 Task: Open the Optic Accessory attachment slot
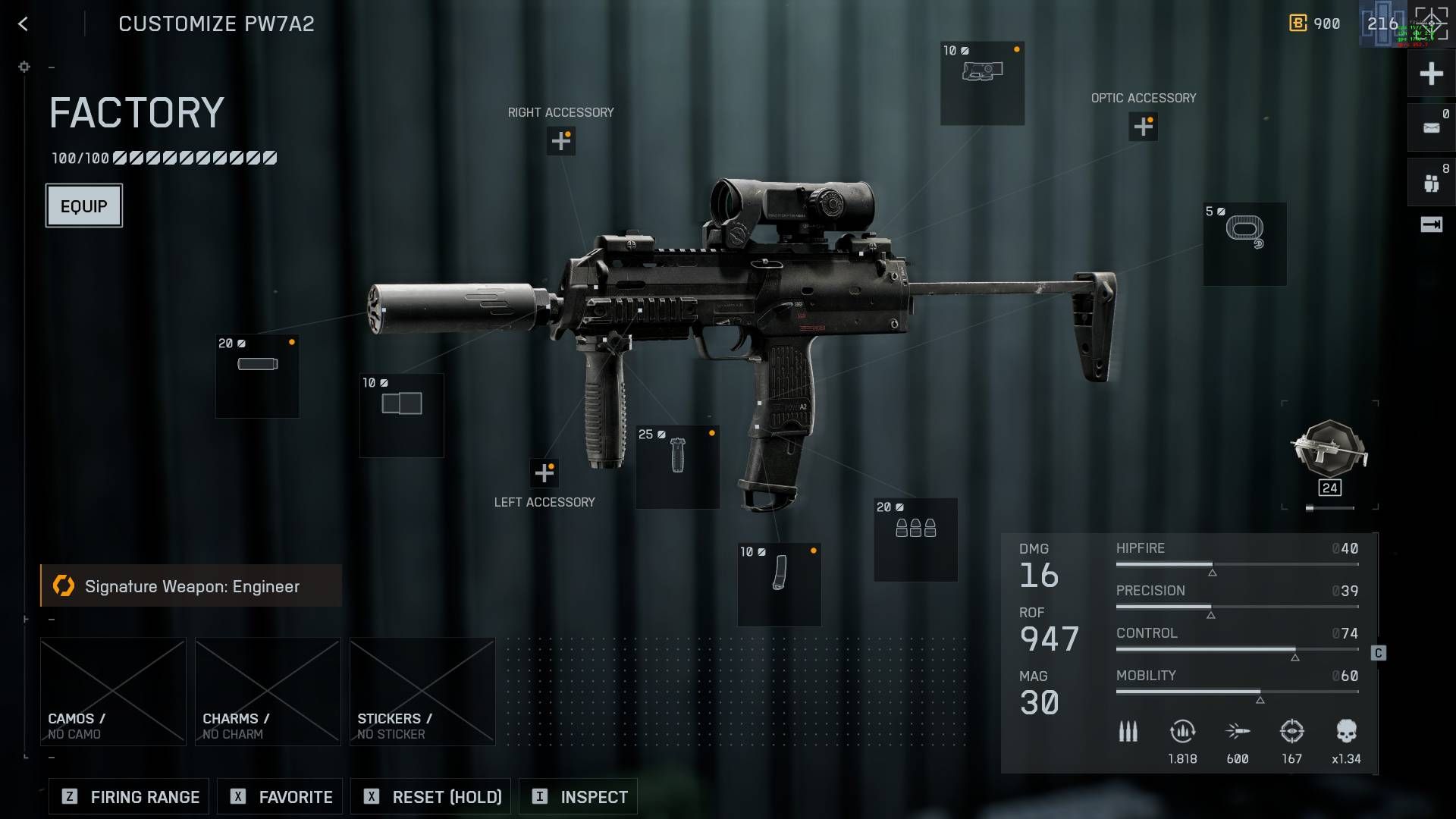point(1142,127)
